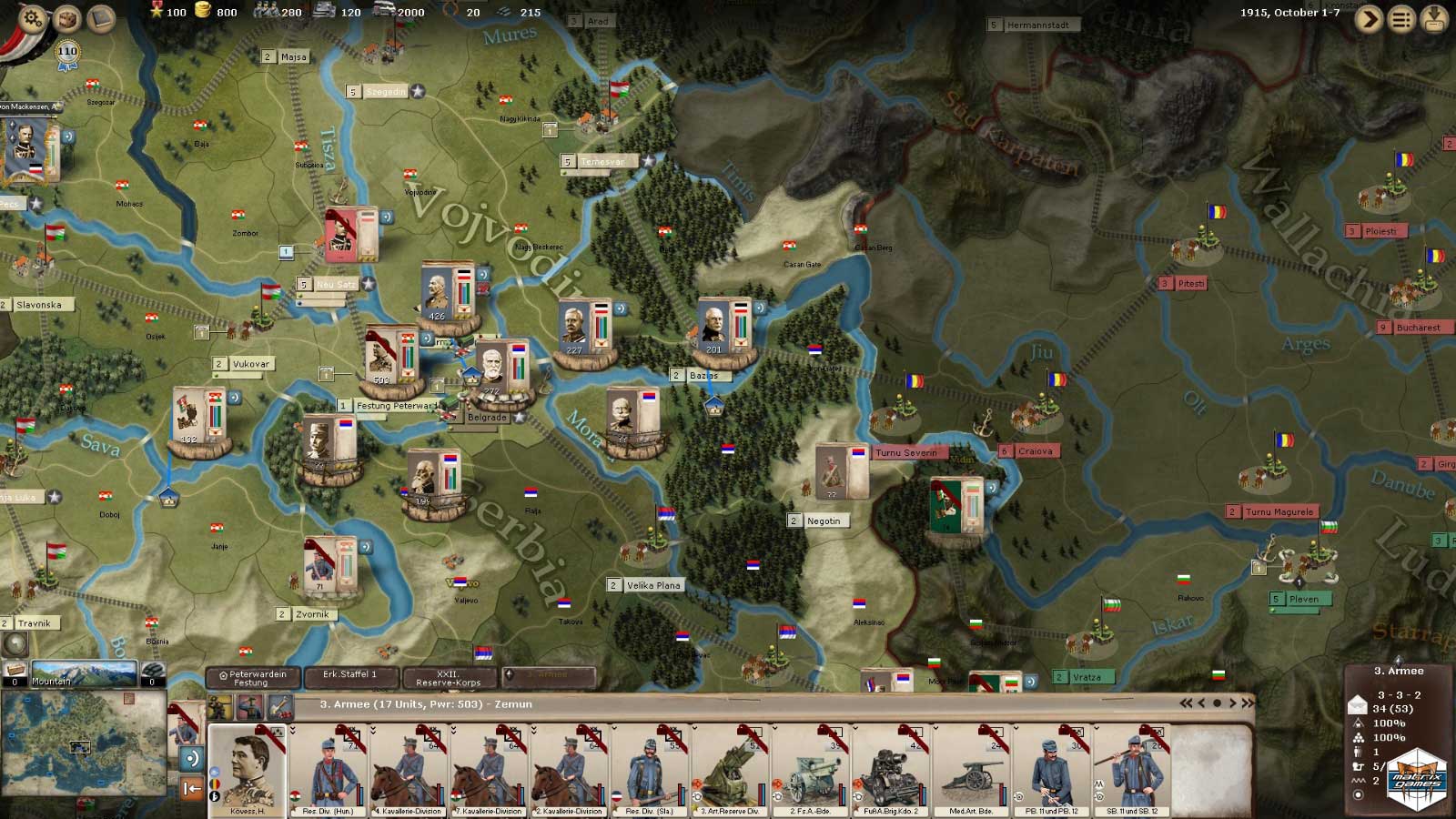Choose the Res. Div. (Sla.) unit card

(x=650, y=770)
